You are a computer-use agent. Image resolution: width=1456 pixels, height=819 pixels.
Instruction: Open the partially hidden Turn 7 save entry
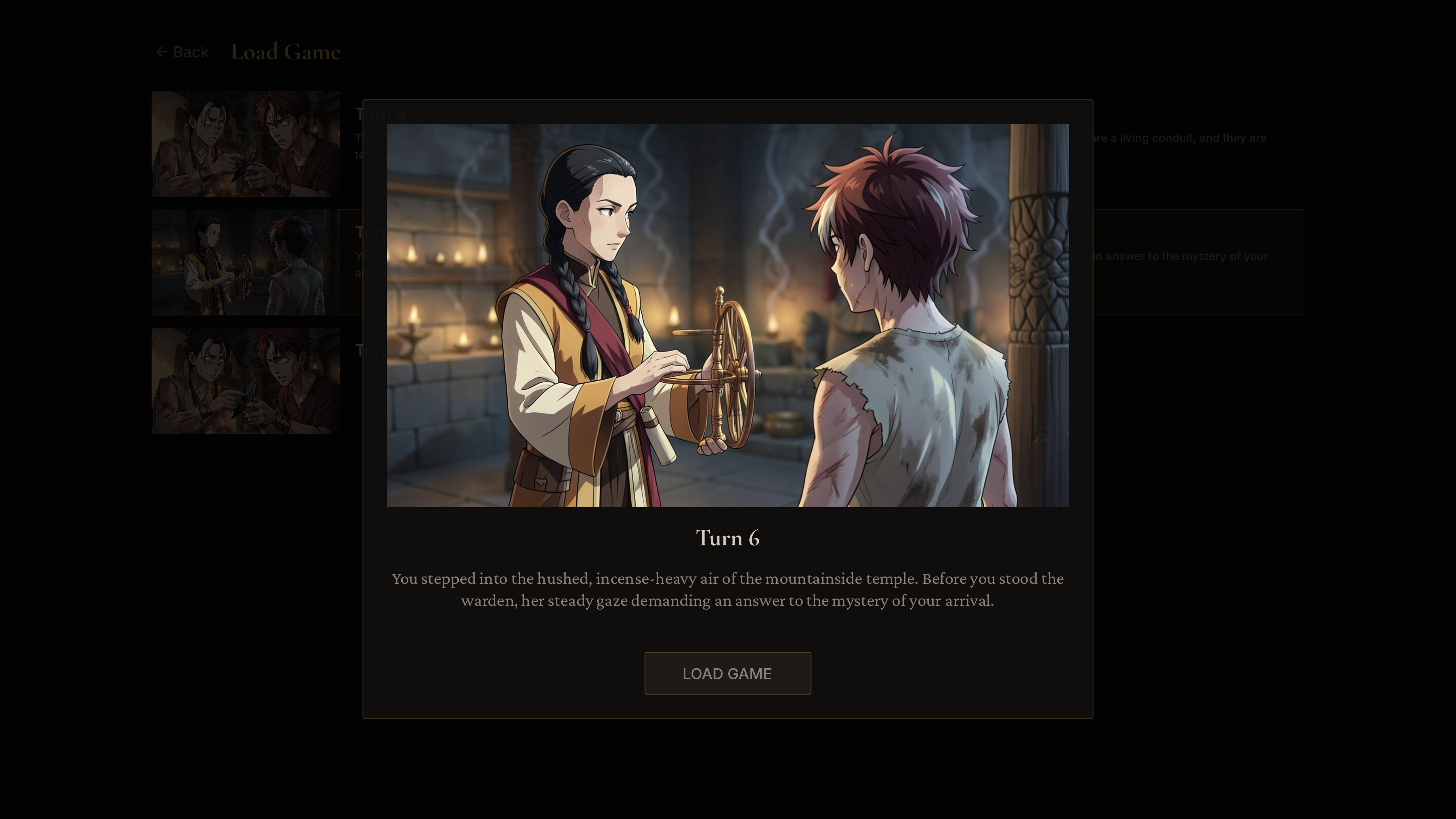373,232
